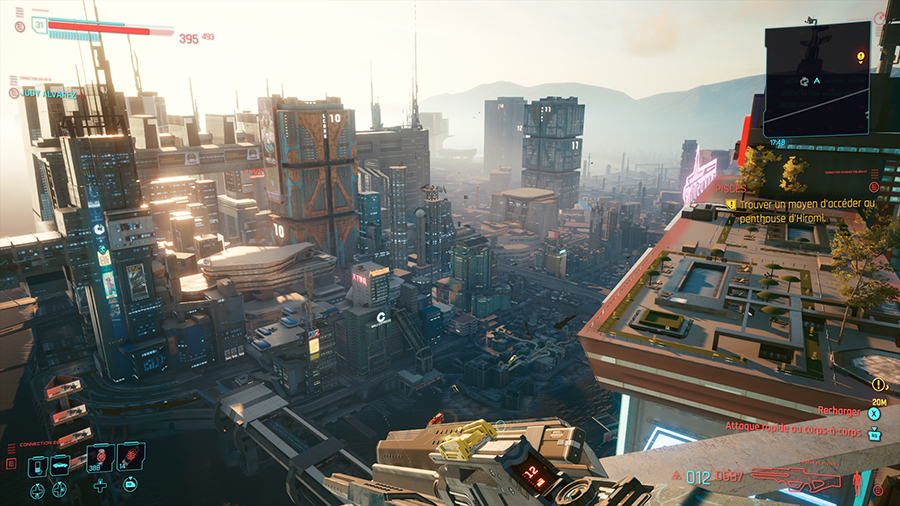Click the equipped rifle weapon outline
900x506 pixels.
coord(795,477)
